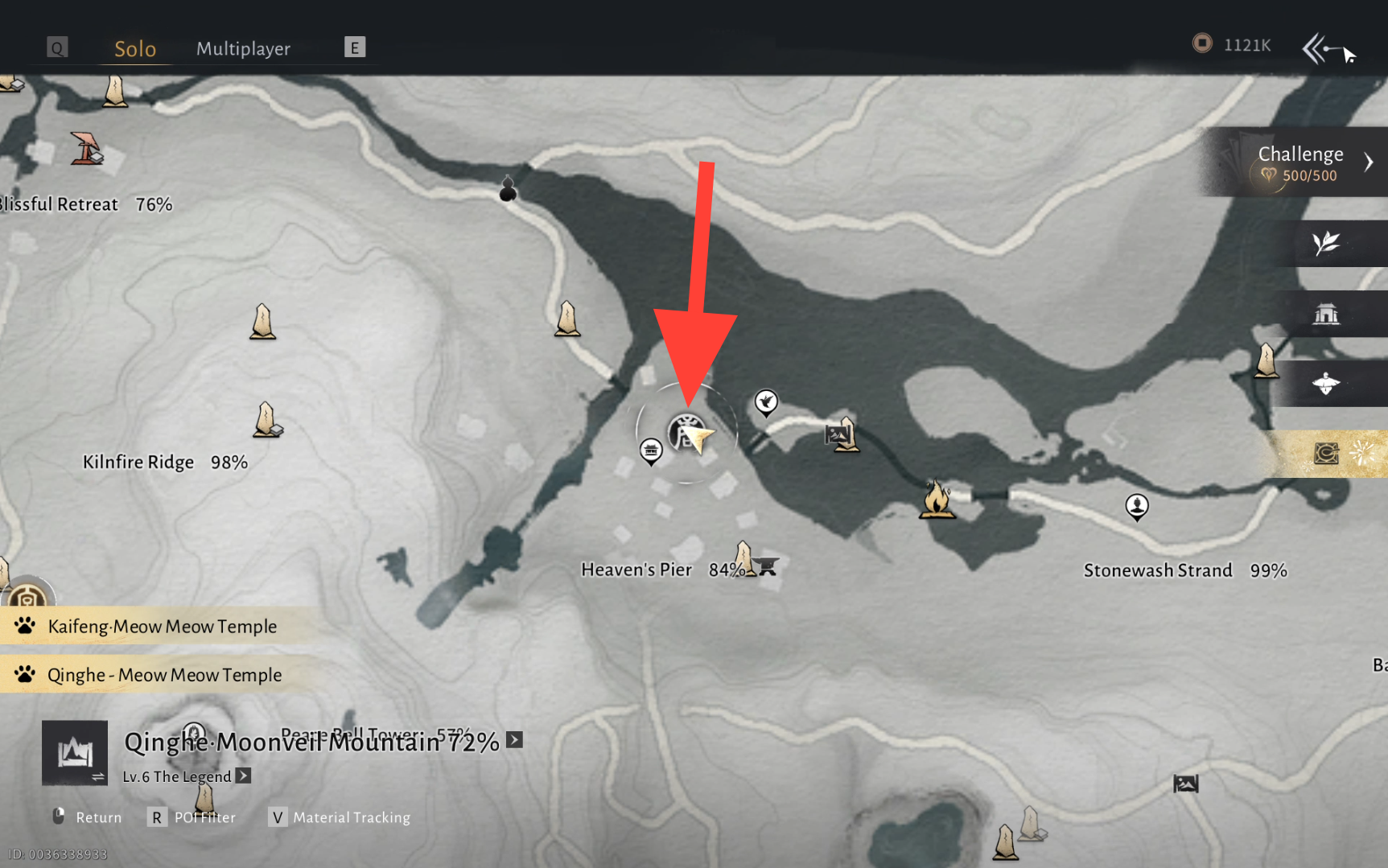This screenshot has height=868, width=1388.
Task: Select the leaf sprig category icon
Action: coord(1326,243)
